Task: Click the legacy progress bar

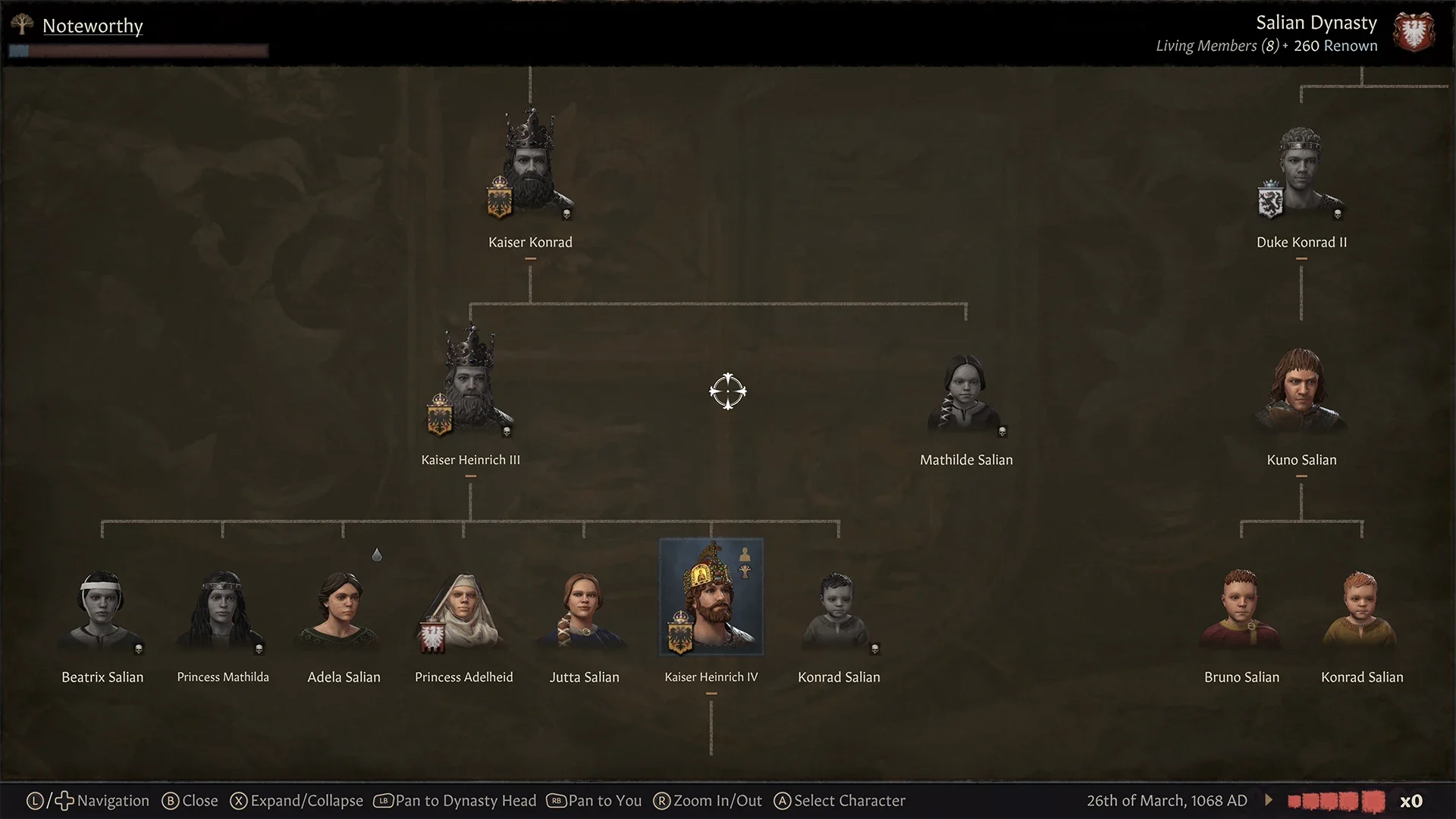Action: (x=139, y=50)
